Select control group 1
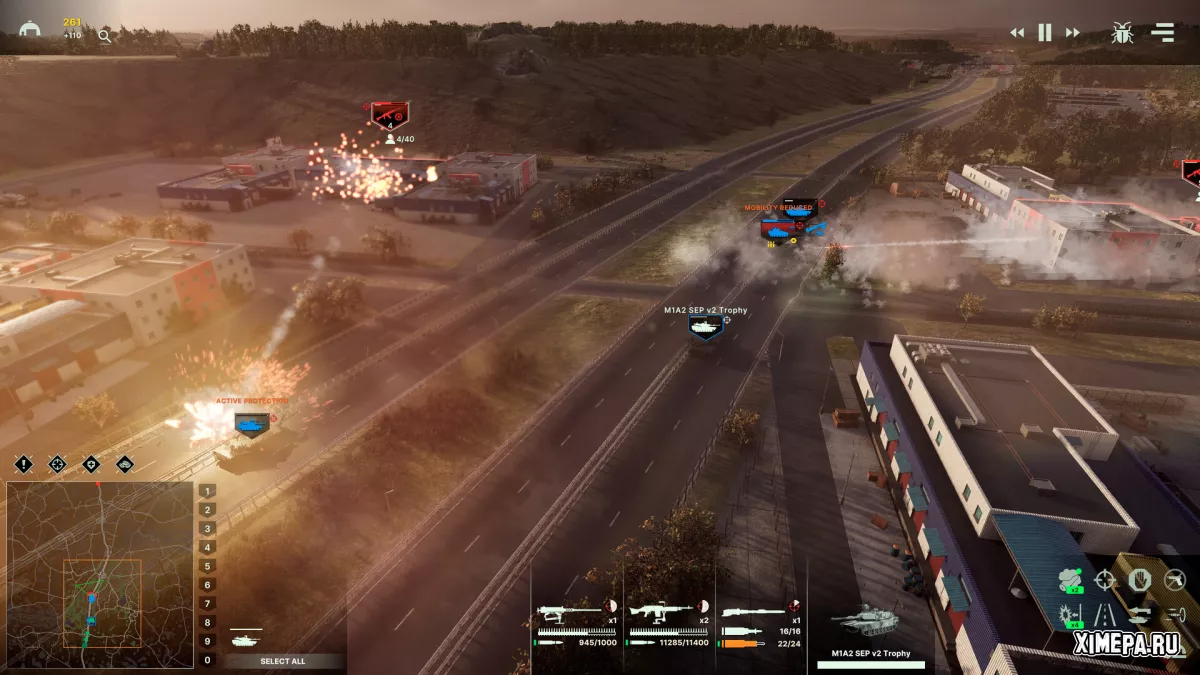The image size is (1200, 675). point(207,491)
